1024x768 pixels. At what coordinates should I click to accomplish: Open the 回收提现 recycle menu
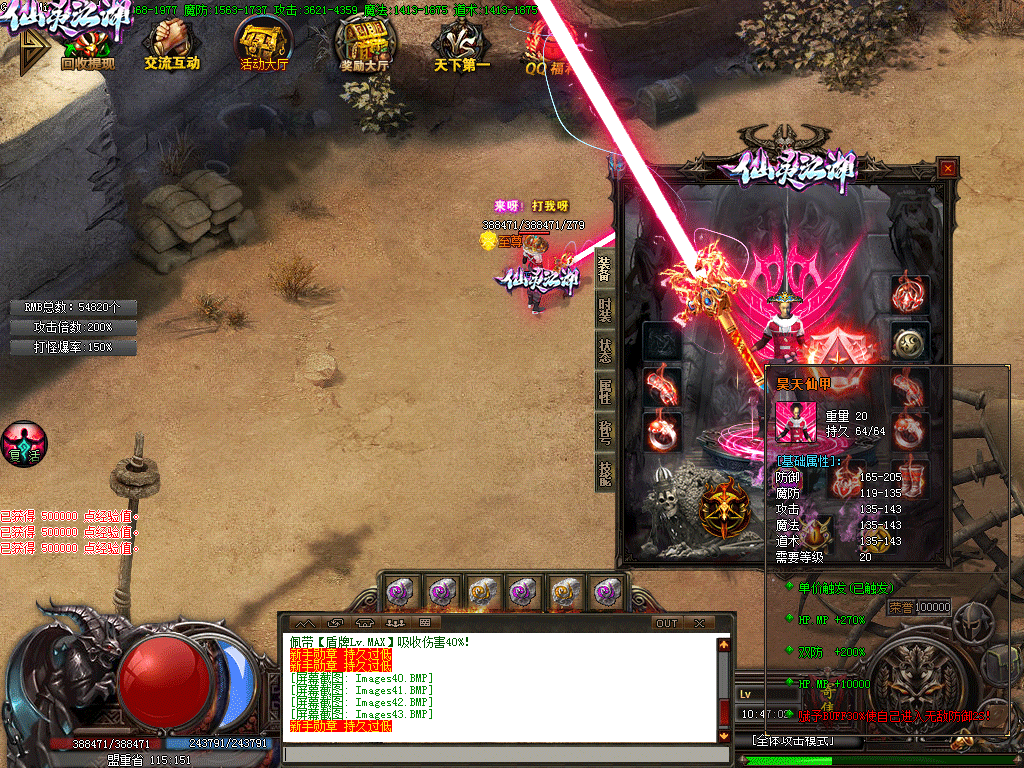87,46
